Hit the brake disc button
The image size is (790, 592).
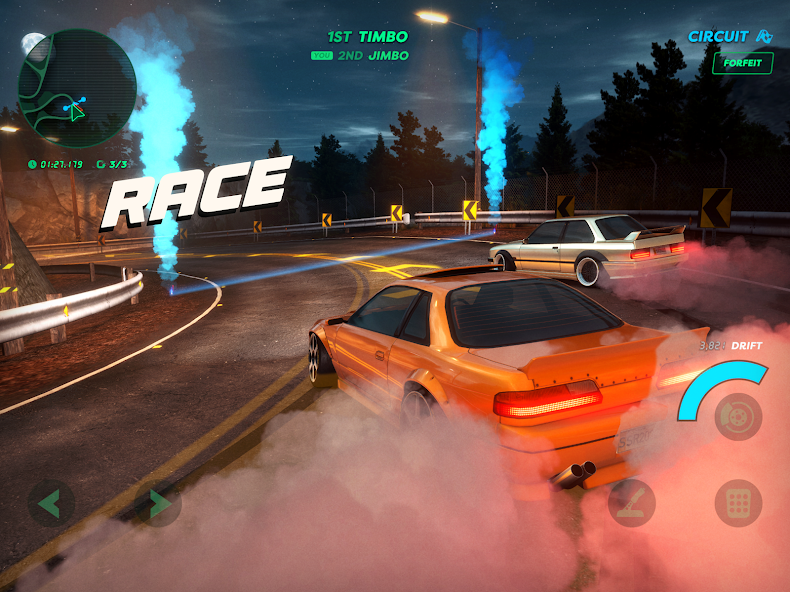click(738, 415)
